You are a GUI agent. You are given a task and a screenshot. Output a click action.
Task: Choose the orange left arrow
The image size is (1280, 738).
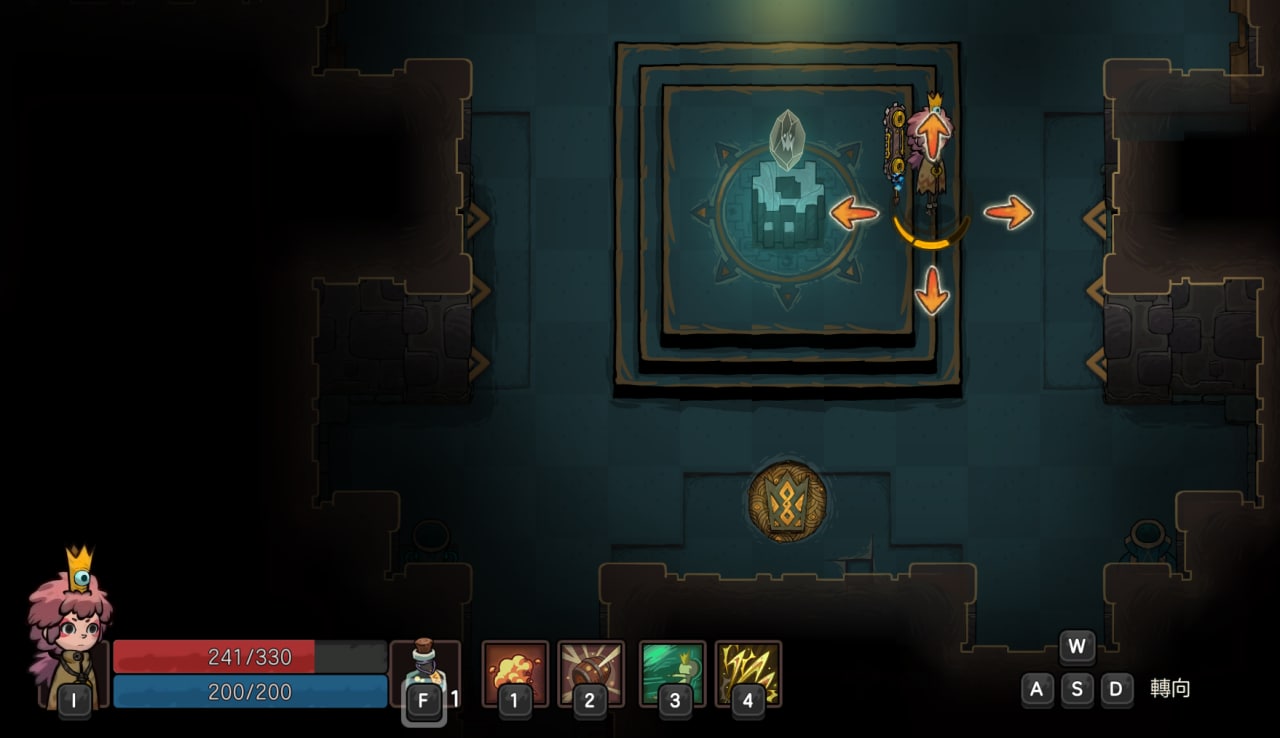(x=854, y=212)
